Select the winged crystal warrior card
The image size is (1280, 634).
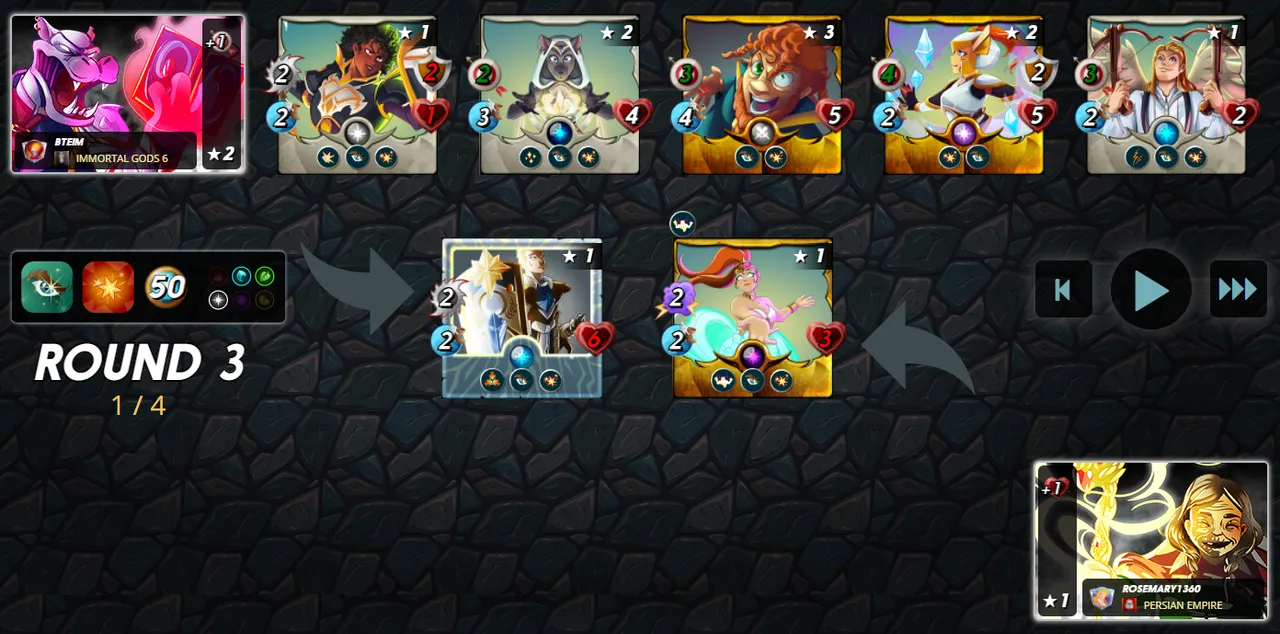tap(963, 95)
